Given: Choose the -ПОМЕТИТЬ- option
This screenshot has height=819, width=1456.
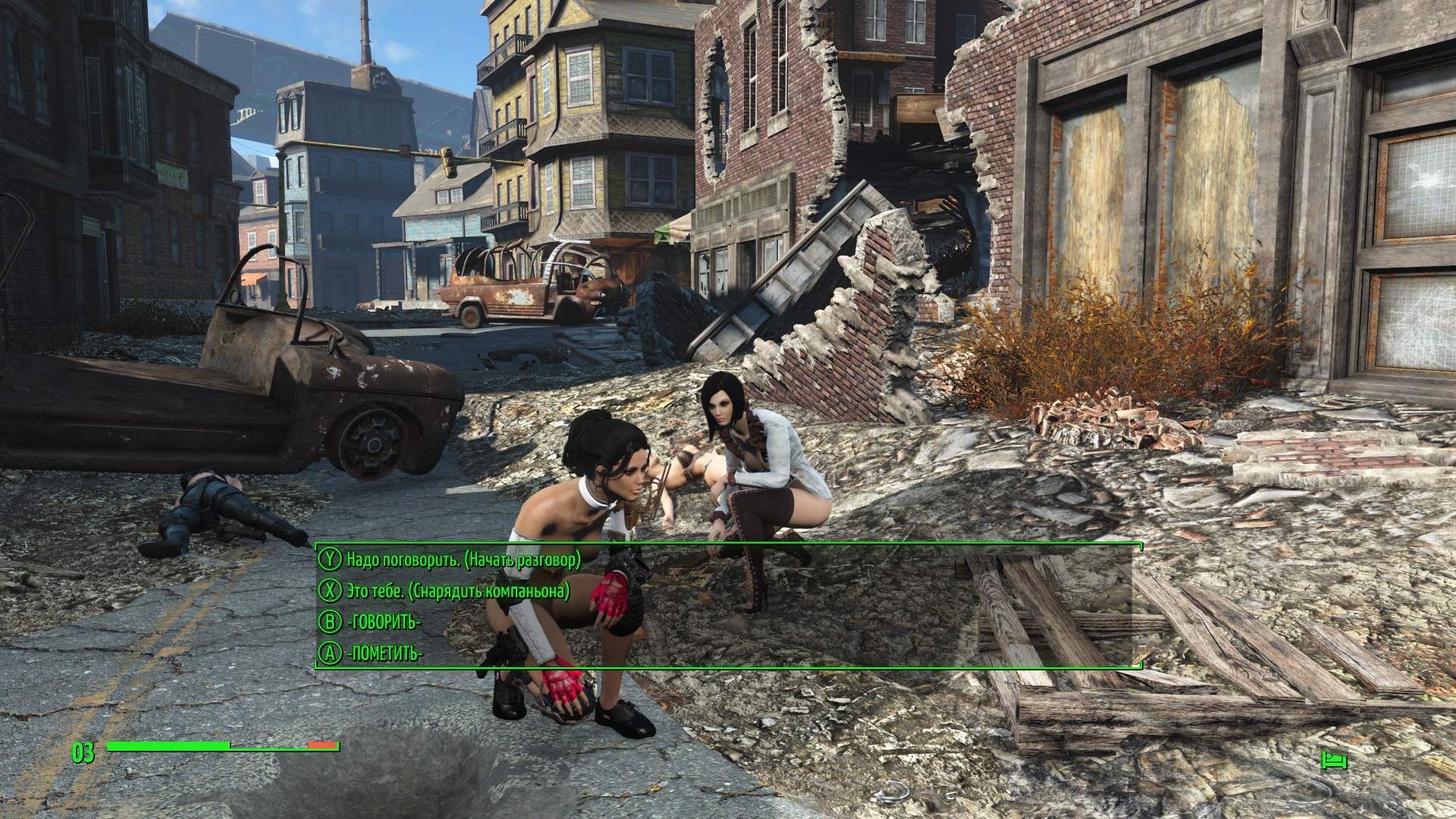Looking at the screenshot, I should [x=384, y=653].
